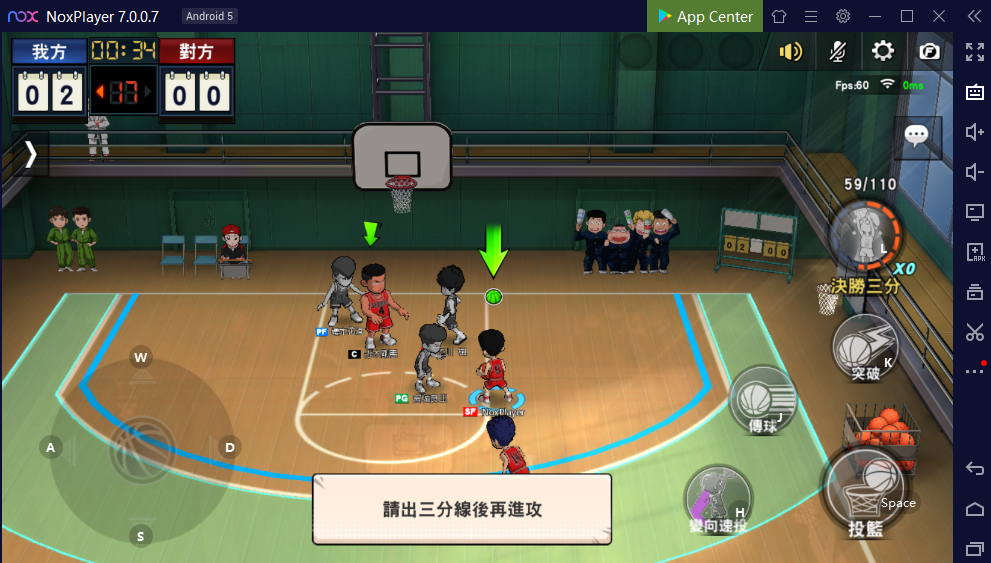Image resolution: width=991 pixels, height=563 pixels.
Task: Close the NoxPlayer window
Action: pyautogui.click(x=938, y=16)
